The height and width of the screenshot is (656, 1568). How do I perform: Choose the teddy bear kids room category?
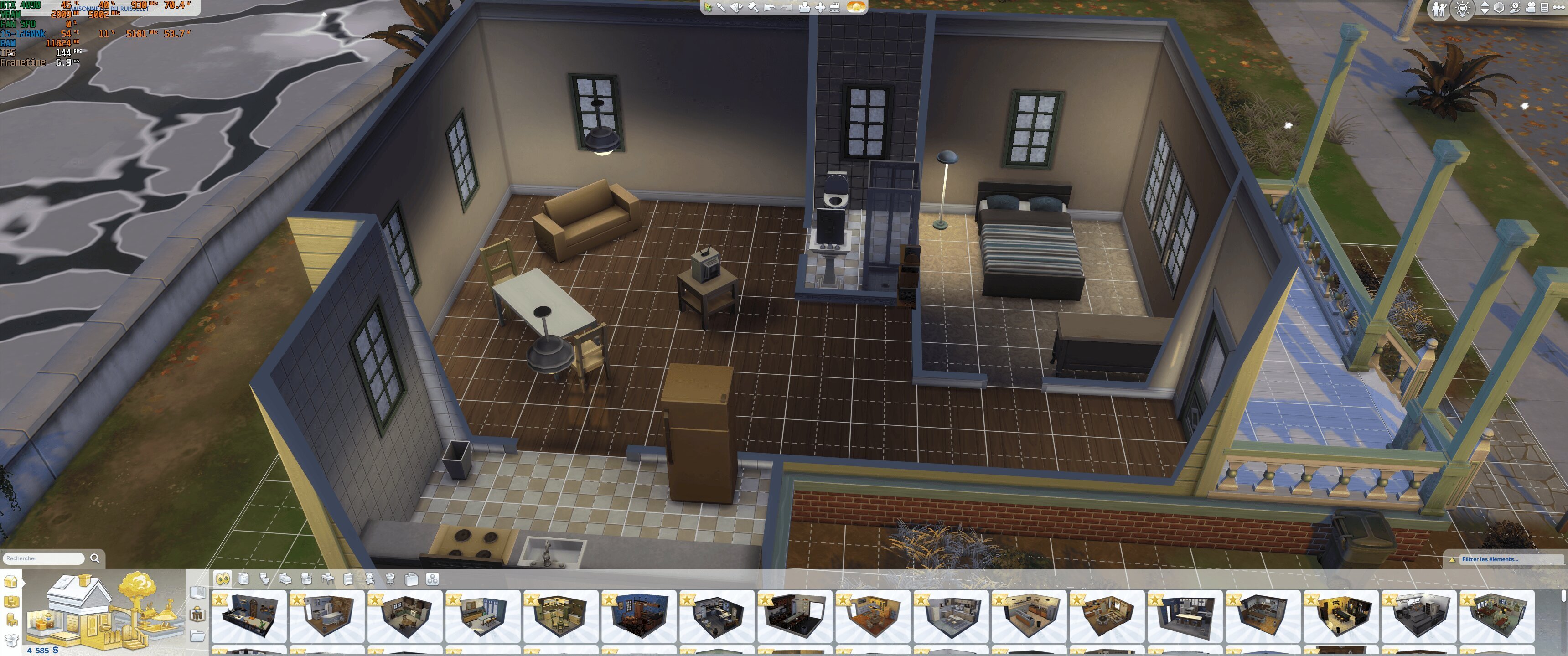click(x=369, y=579)
